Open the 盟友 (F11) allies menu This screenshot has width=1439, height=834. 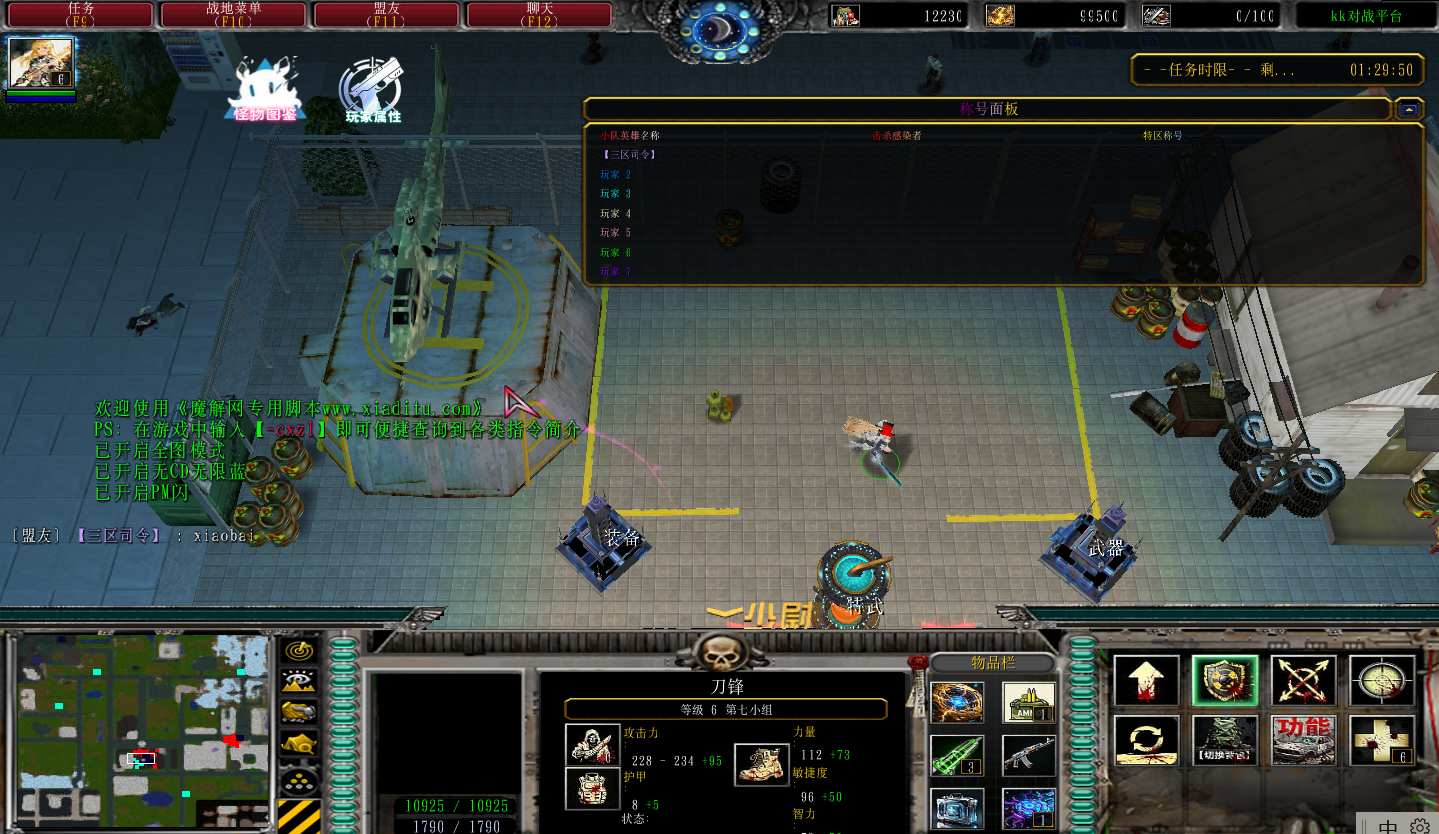coord(387,14)
